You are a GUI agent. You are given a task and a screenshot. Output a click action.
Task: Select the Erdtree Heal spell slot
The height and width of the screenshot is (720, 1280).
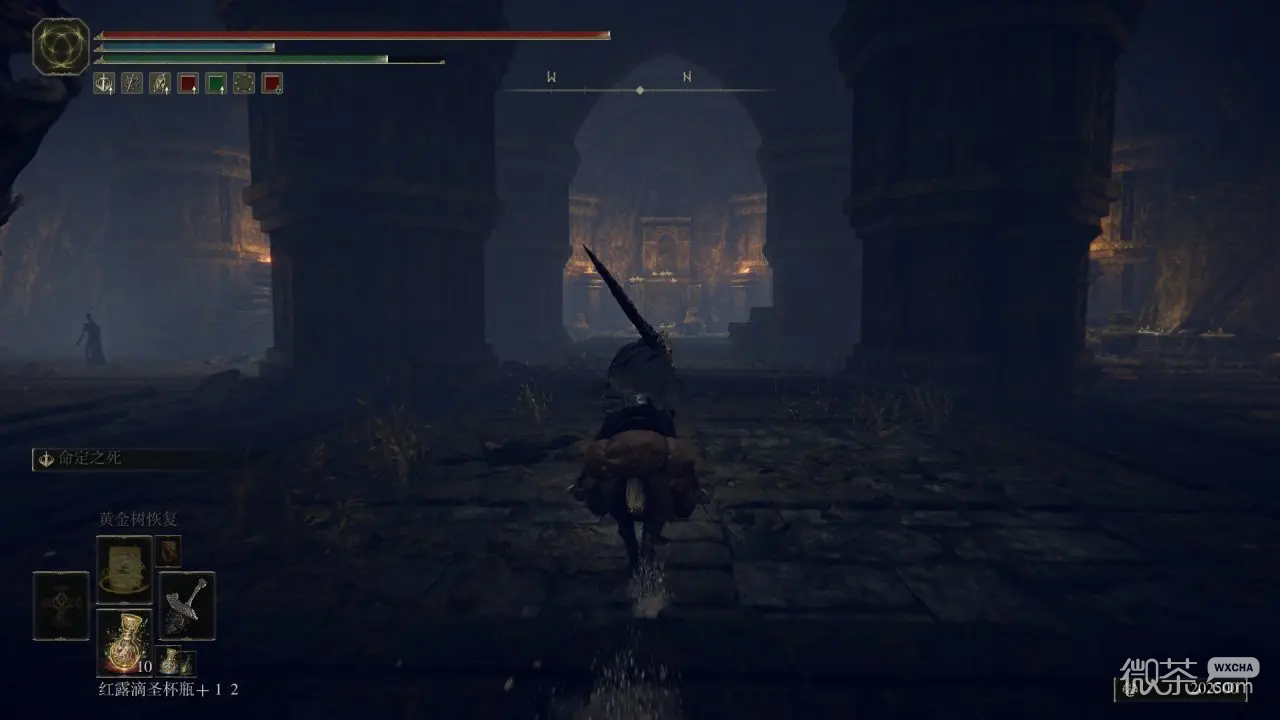pos(124,569)
